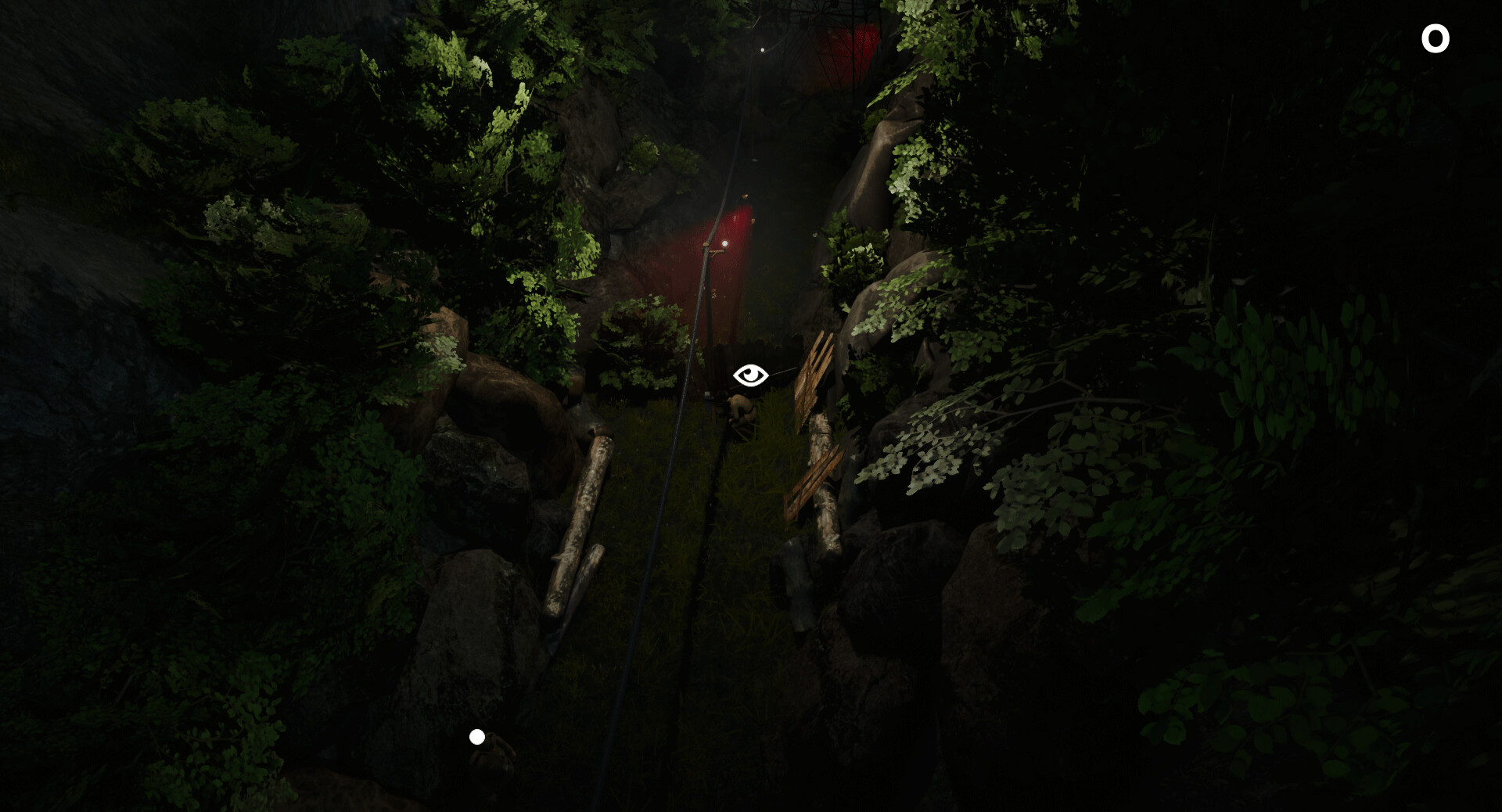Screen dimensions: 1502x812
Task: Select the crouching character in the grass
Action: coord(742,409)
